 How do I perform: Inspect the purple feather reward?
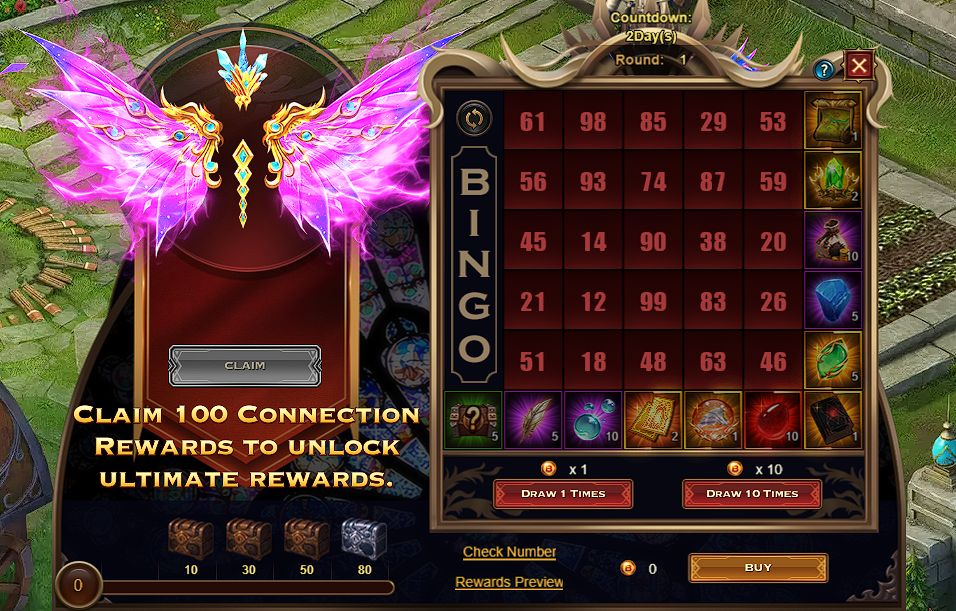533,419
